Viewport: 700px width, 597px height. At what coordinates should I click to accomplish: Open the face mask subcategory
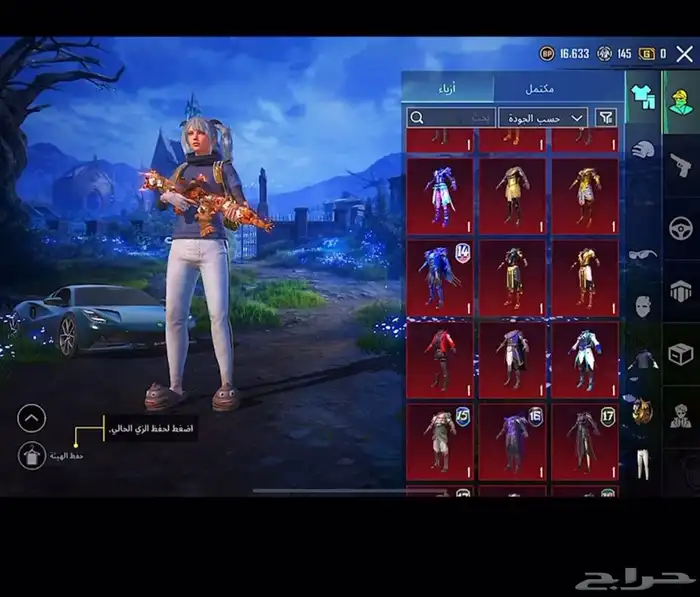coord(642,305)
